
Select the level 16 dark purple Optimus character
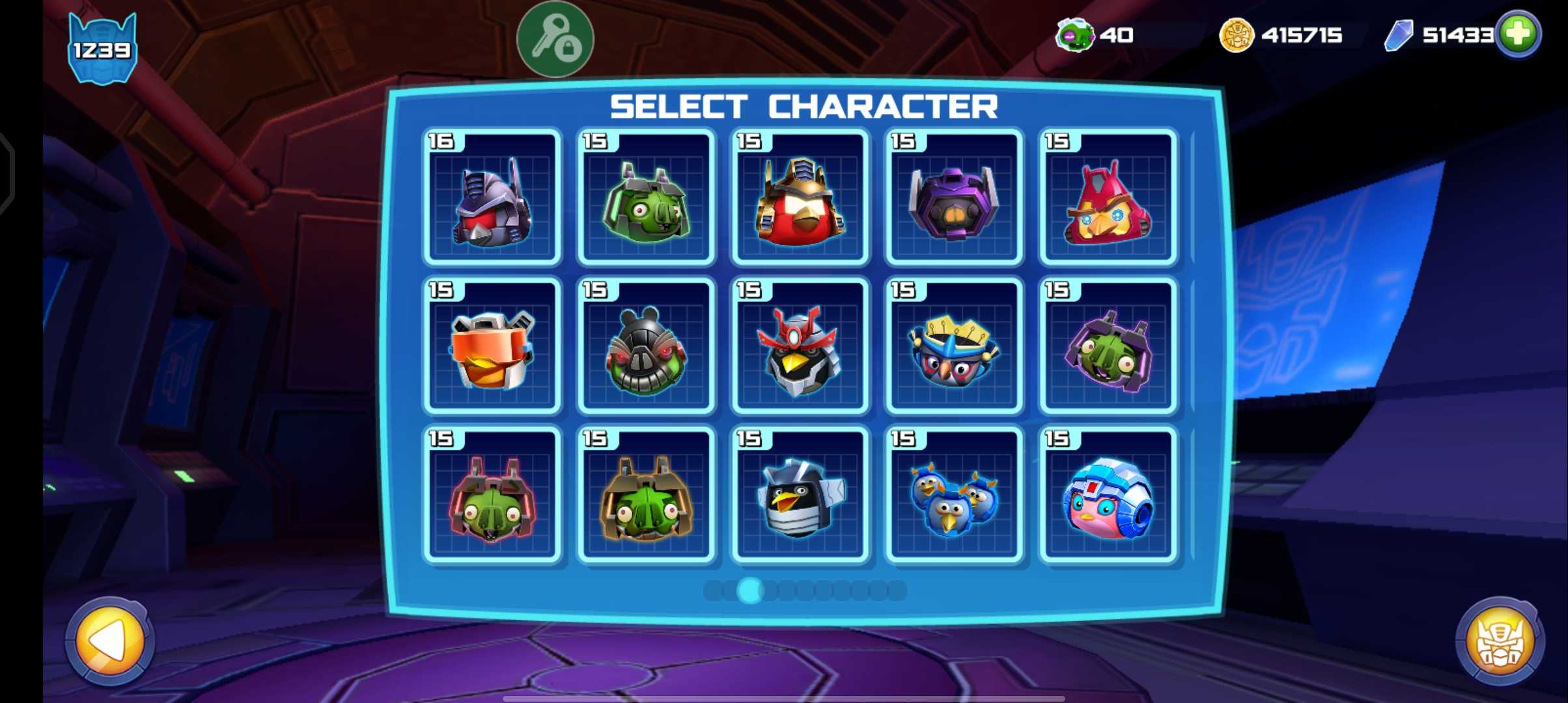click(x=492, y=198)
